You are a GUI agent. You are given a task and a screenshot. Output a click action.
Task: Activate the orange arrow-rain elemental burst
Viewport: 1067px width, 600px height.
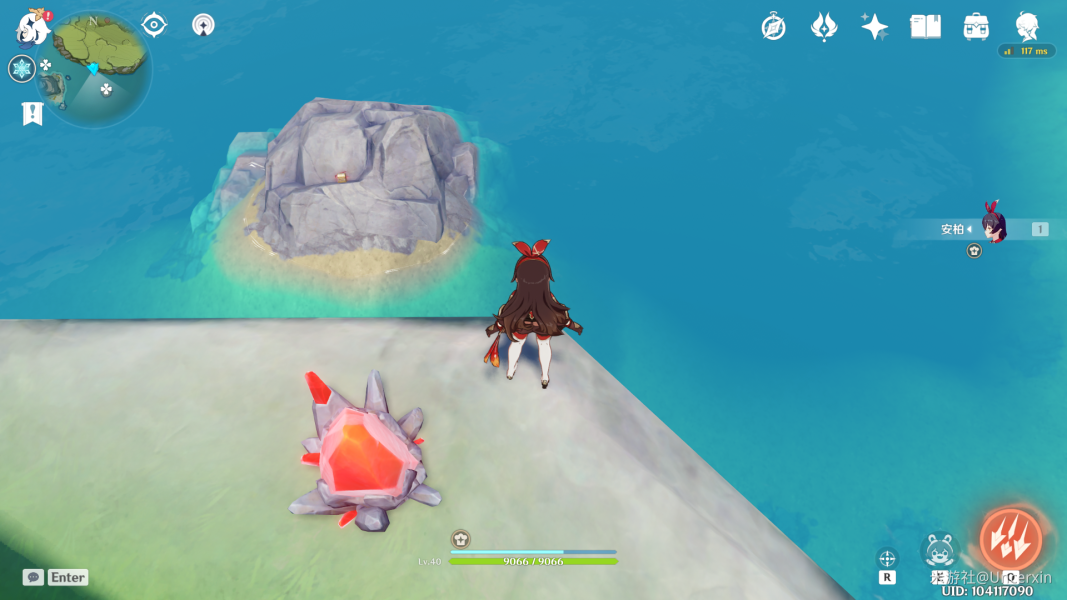point(1010,540)
